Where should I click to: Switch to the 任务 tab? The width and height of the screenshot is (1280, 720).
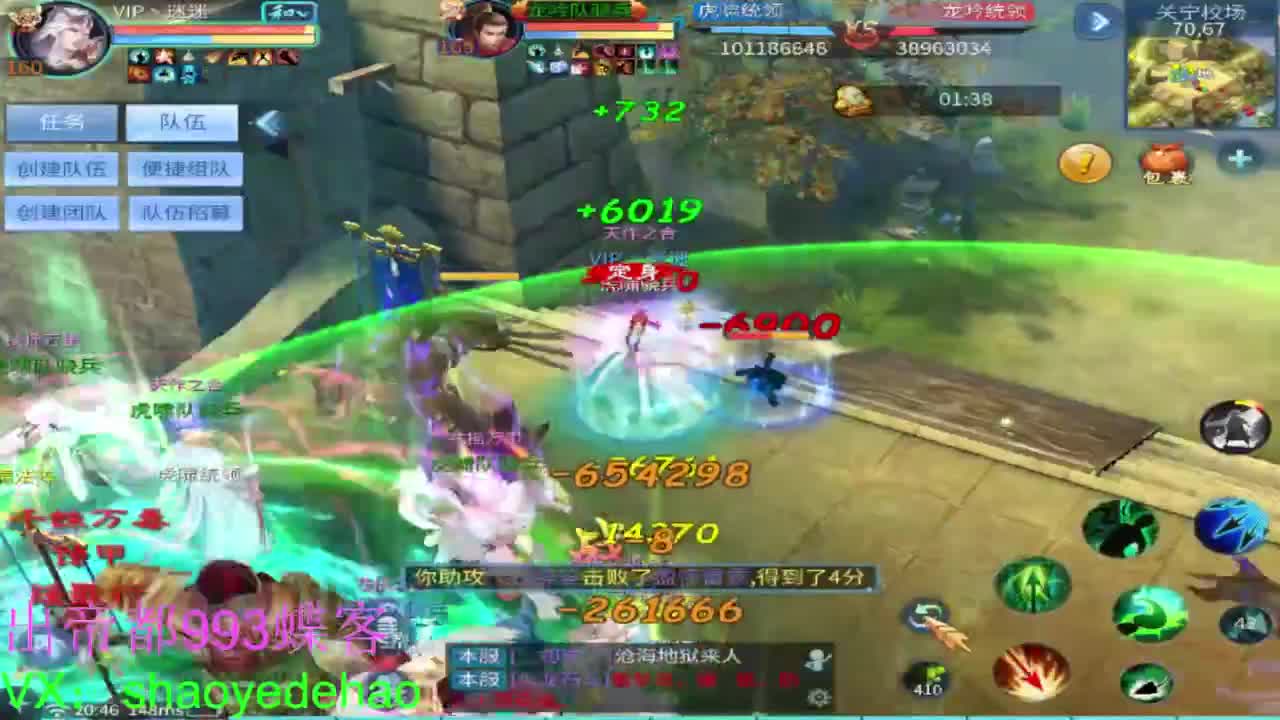[60, 122]
